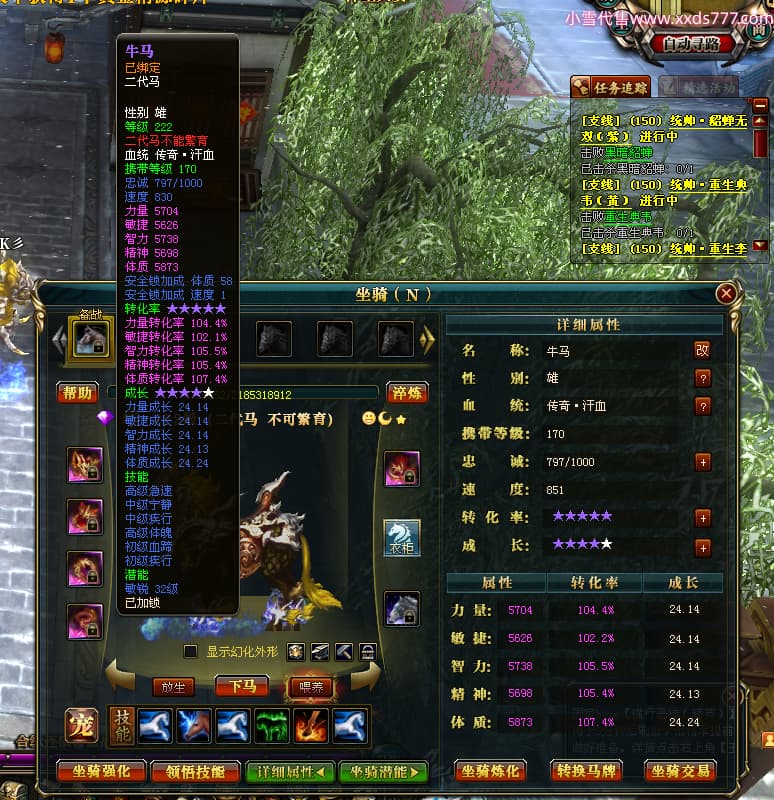Open 坐骑炼化 mount refining
The height and width of the screenshot is (800, 774).
tap(490, 771)
